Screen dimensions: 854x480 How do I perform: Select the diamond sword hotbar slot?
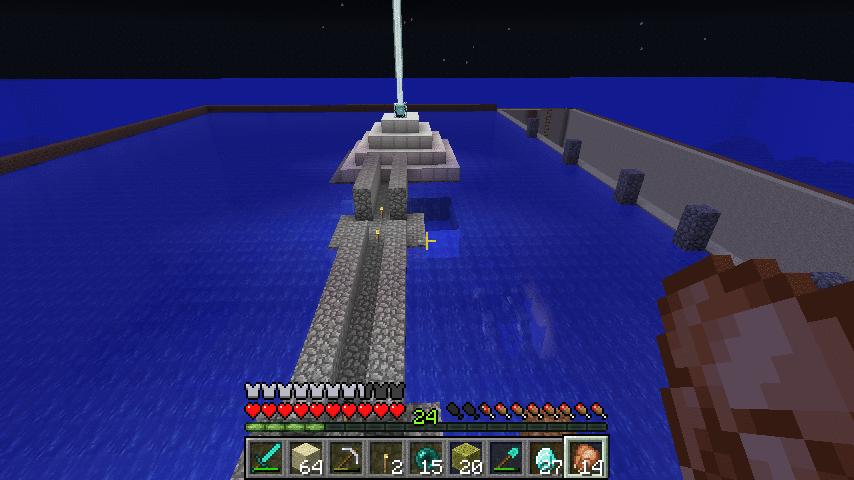tap(267, 458)
